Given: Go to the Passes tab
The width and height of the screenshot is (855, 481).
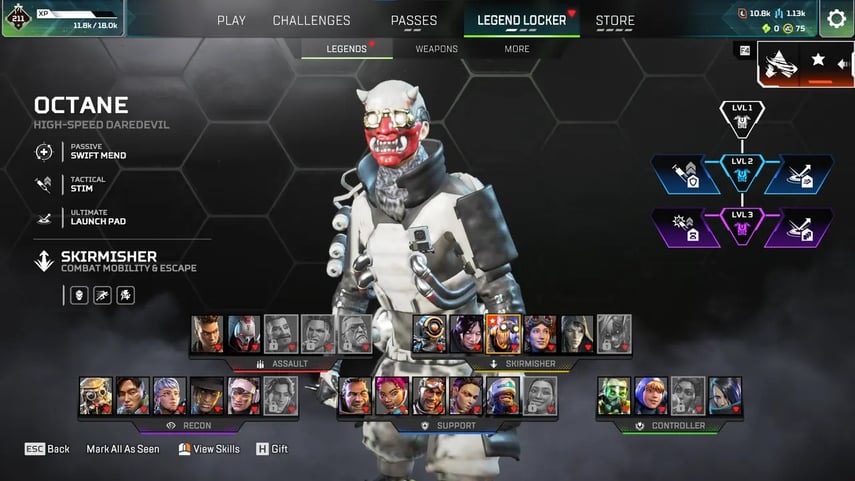Looking at the screenshot, I should (x=413, y=20).
